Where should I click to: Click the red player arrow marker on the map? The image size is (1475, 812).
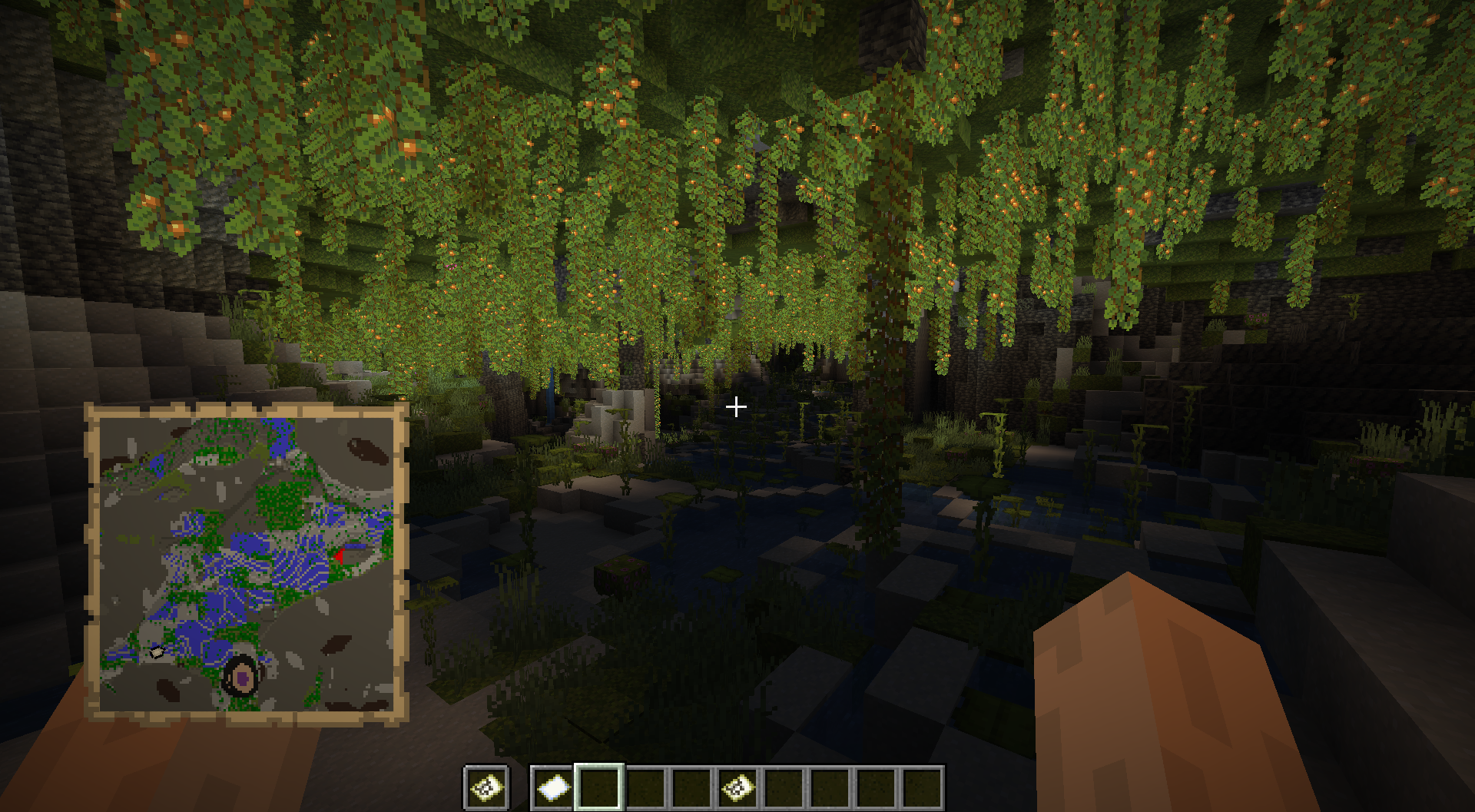[340, 555]
